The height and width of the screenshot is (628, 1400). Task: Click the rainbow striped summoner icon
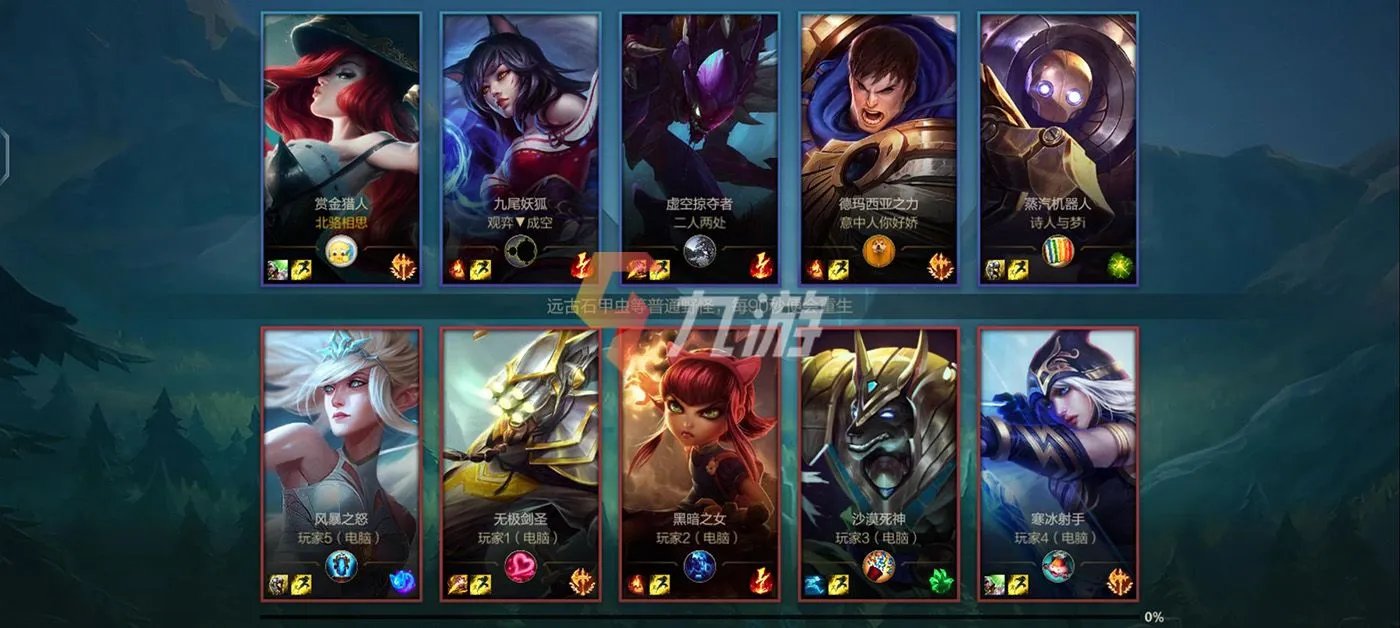[x=1057, y=251]
